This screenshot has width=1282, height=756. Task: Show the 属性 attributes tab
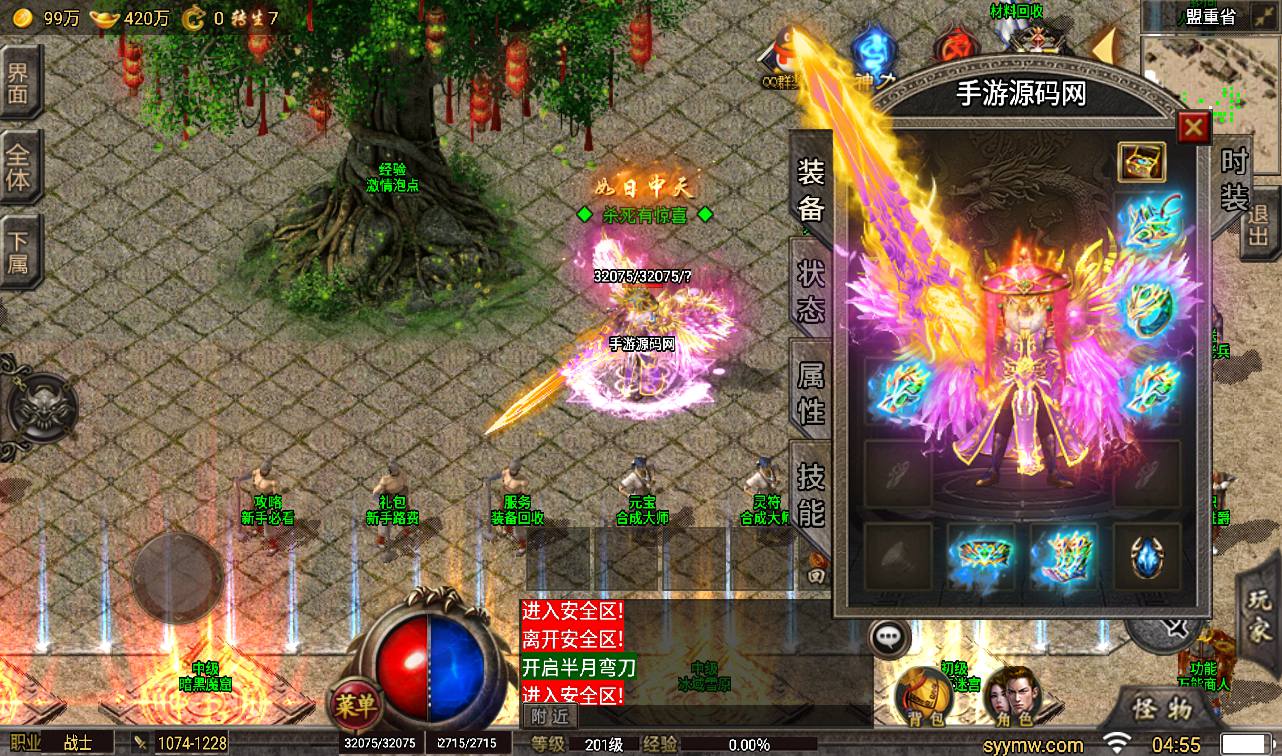tap(810, 392)
